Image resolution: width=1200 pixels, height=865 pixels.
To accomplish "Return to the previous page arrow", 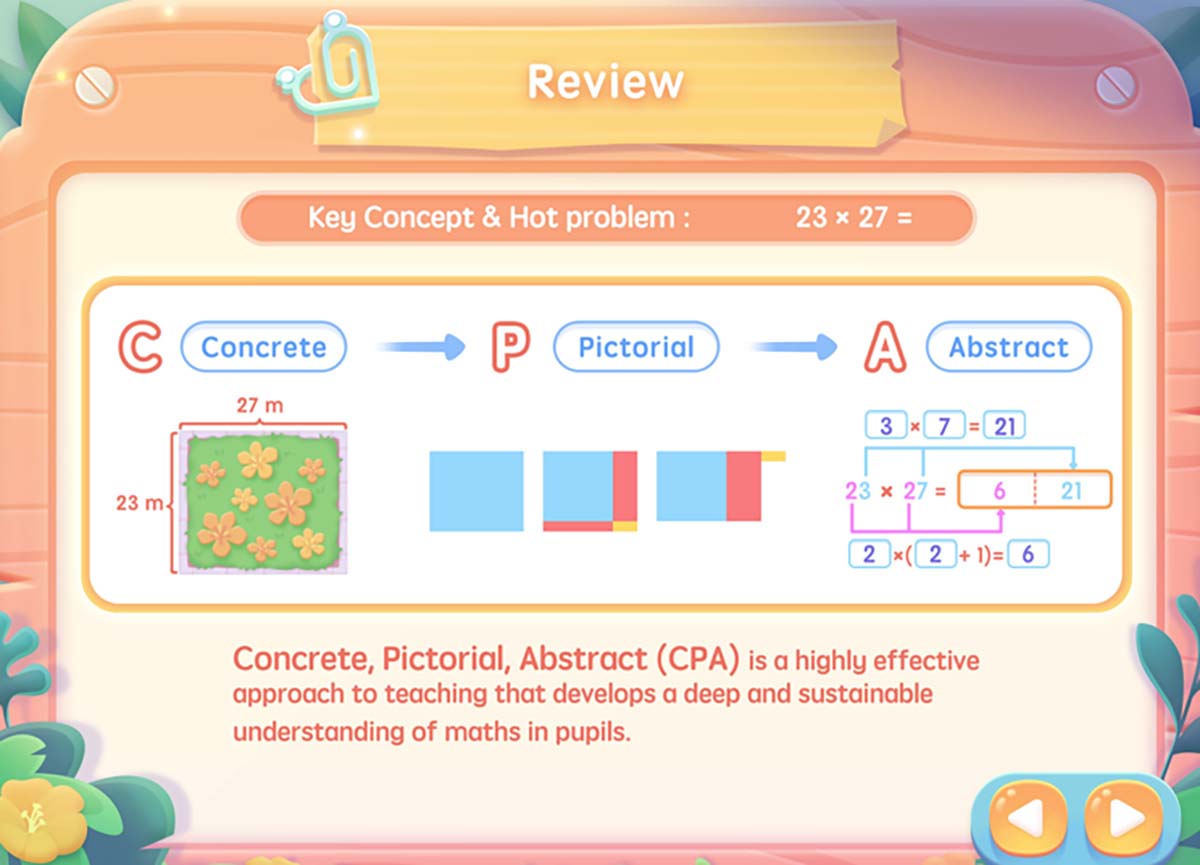I will coord(1028,818).
